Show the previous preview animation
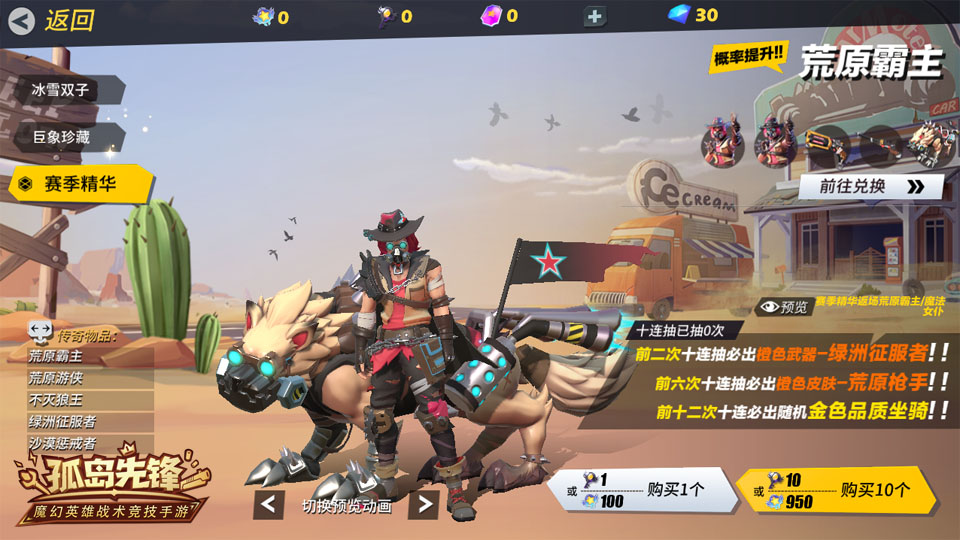 (x=268, y=505)
